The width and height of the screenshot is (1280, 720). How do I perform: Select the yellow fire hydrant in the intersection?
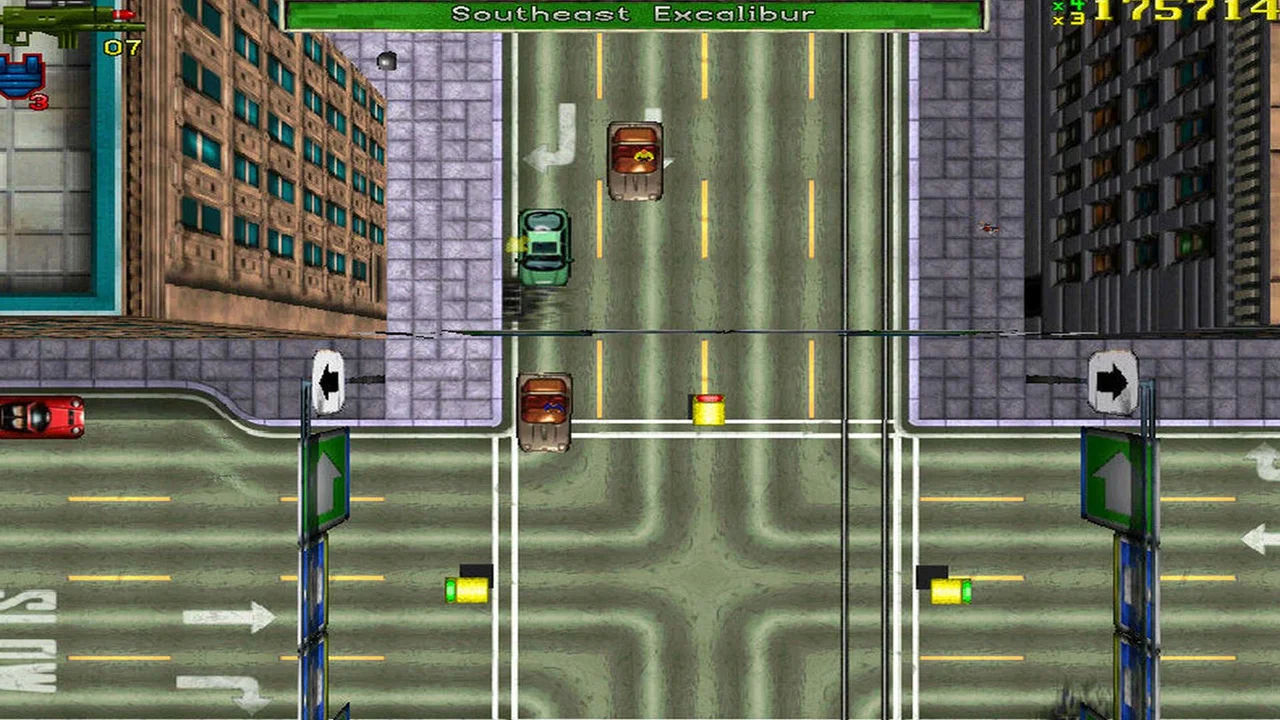click(710, 408)
